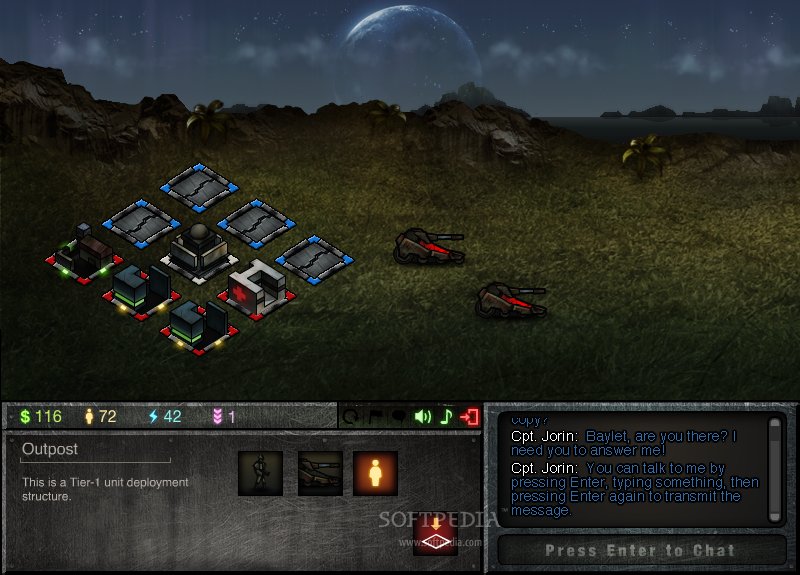This screenshot has width=800, height=575.
Task: Exit the game via the red door icon
Action: (471, 416)
